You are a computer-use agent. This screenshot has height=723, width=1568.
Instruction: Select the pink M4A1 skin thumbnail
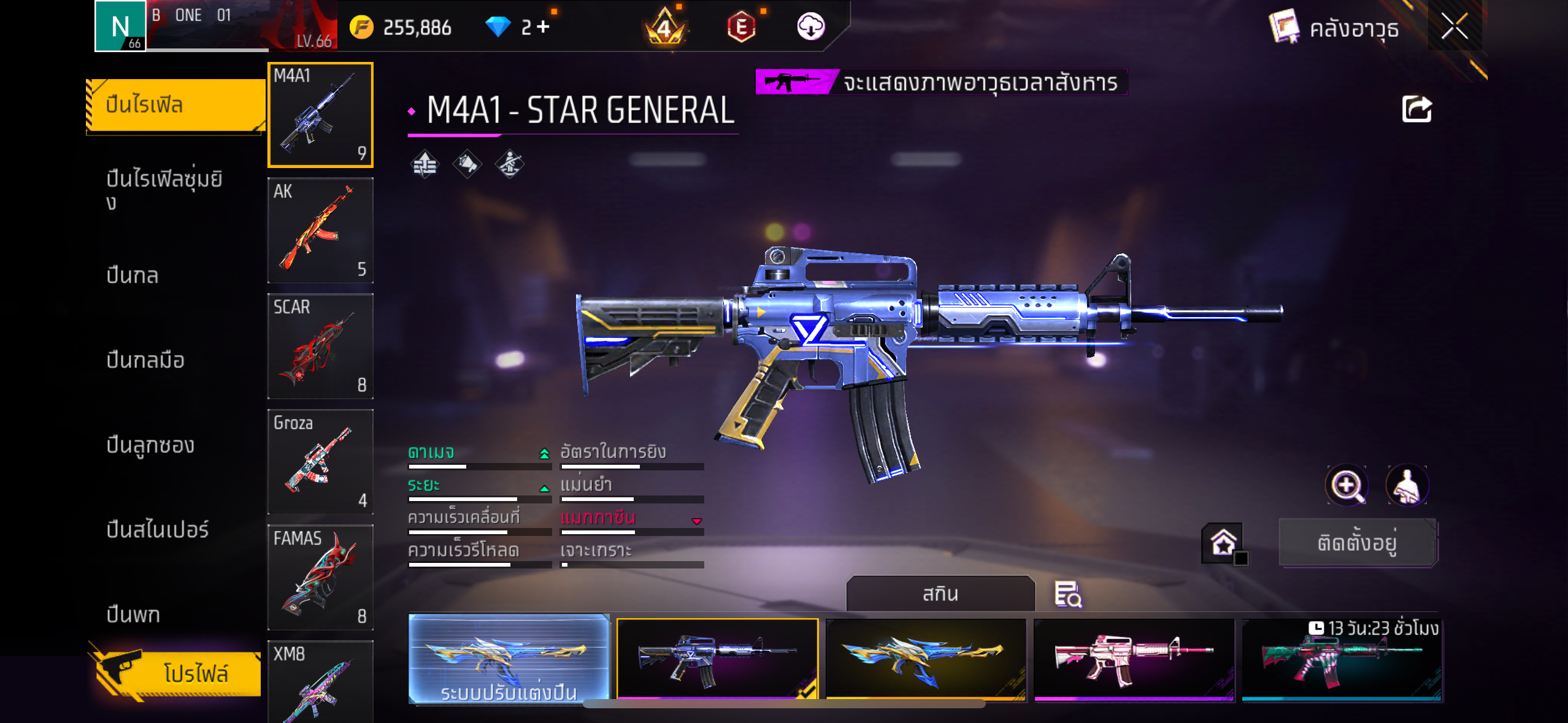pyautogui.click(x=1134, y=659)
